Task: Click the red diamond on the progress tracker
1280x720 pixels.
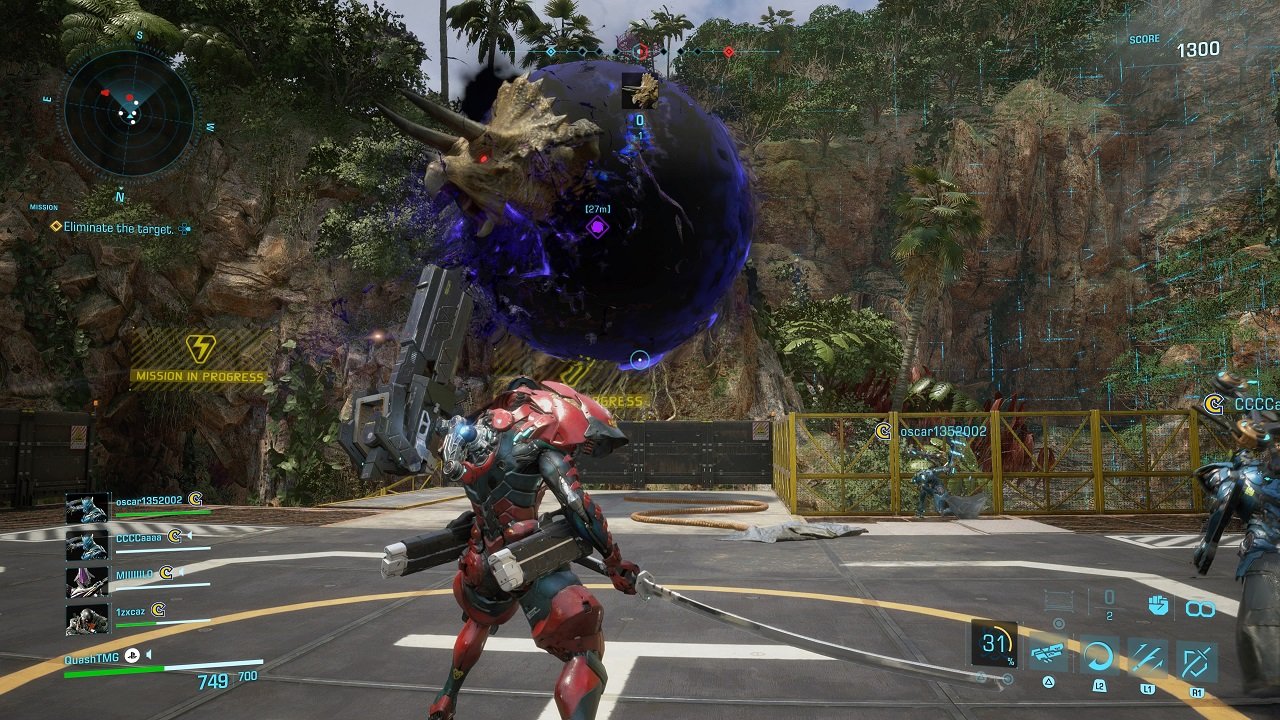Action: coord(729,51)
